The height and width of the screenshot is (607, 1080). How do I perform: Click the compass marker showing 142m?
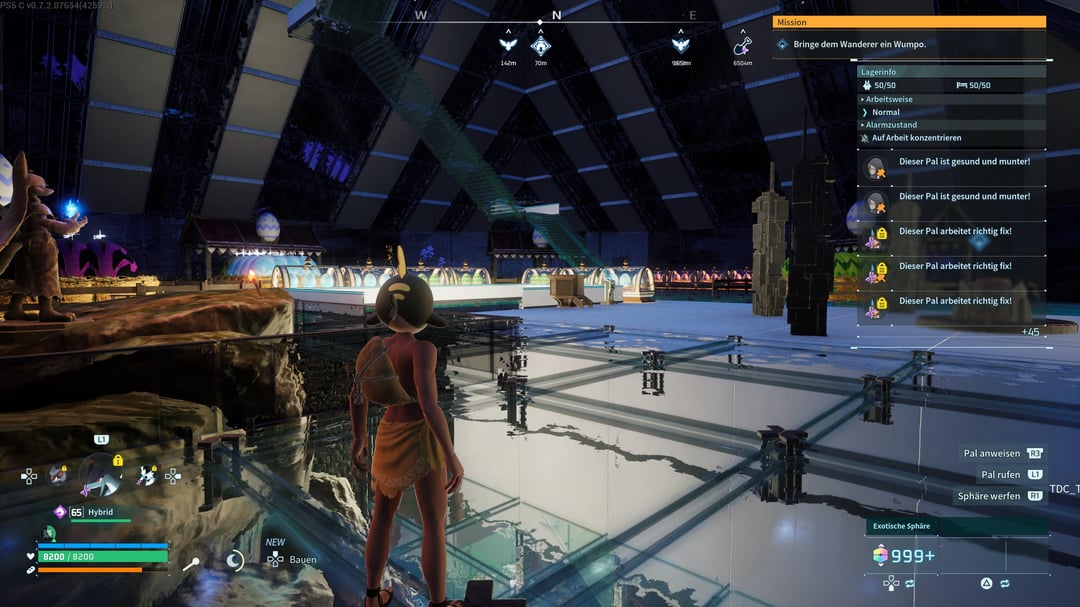click(x=508, y=46)
